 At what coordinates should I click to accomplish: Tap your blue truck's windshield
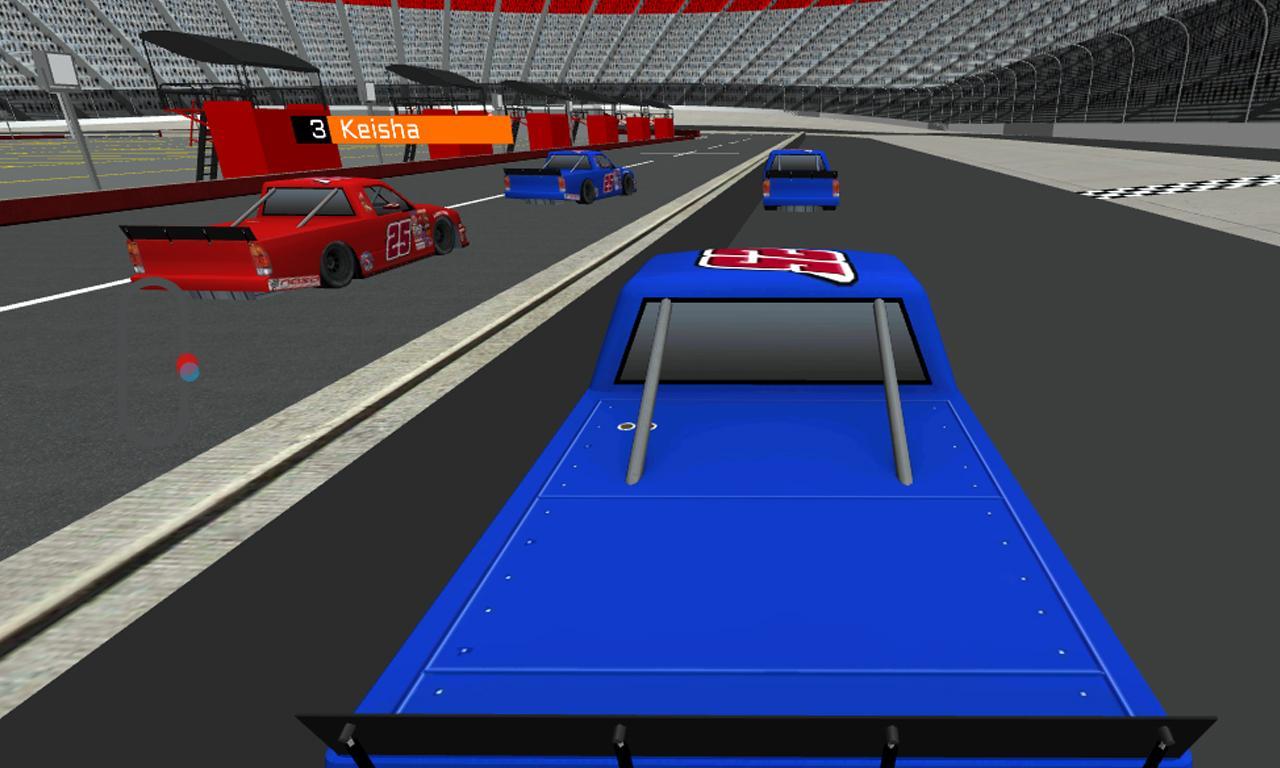tap(775, 340)
